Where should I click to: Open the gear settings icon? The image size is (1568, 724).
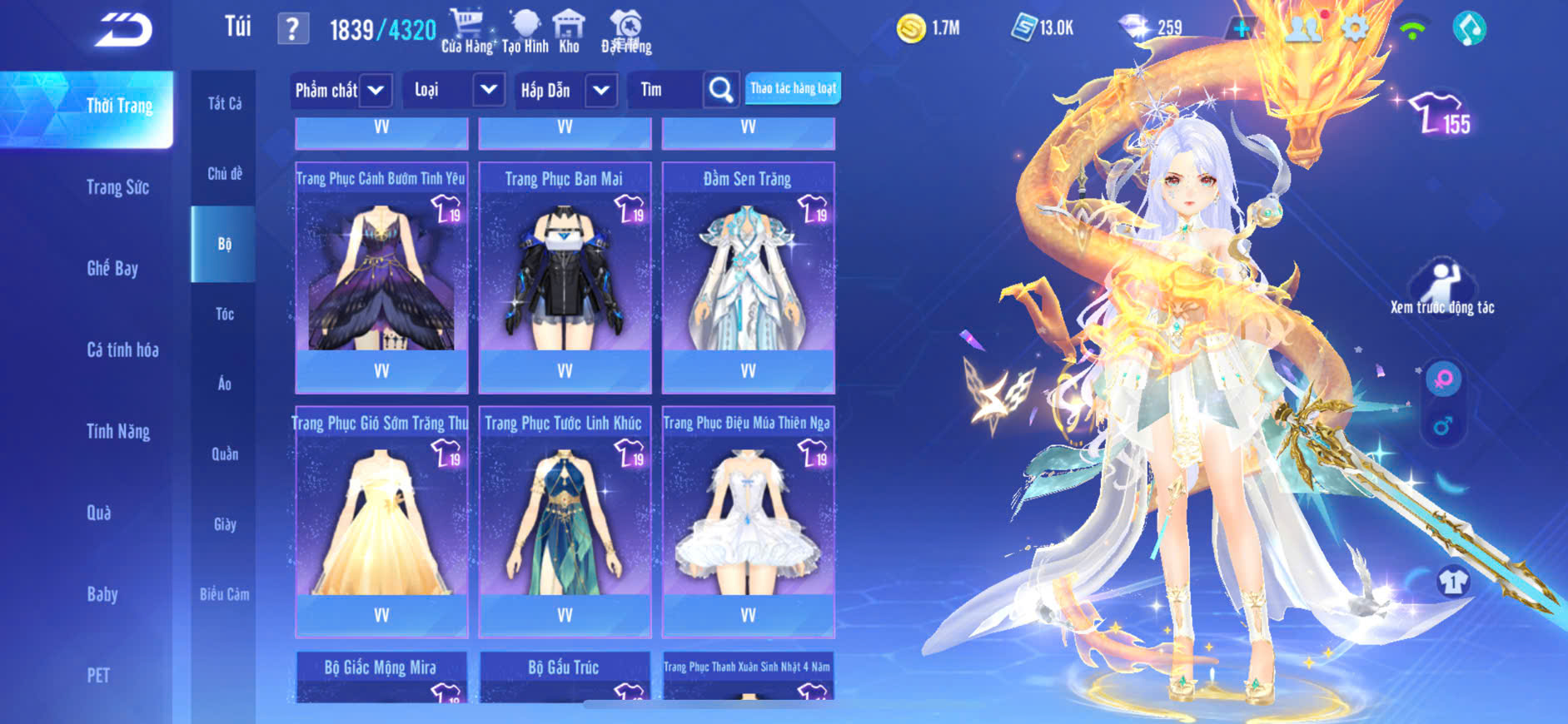[1355, 29]
